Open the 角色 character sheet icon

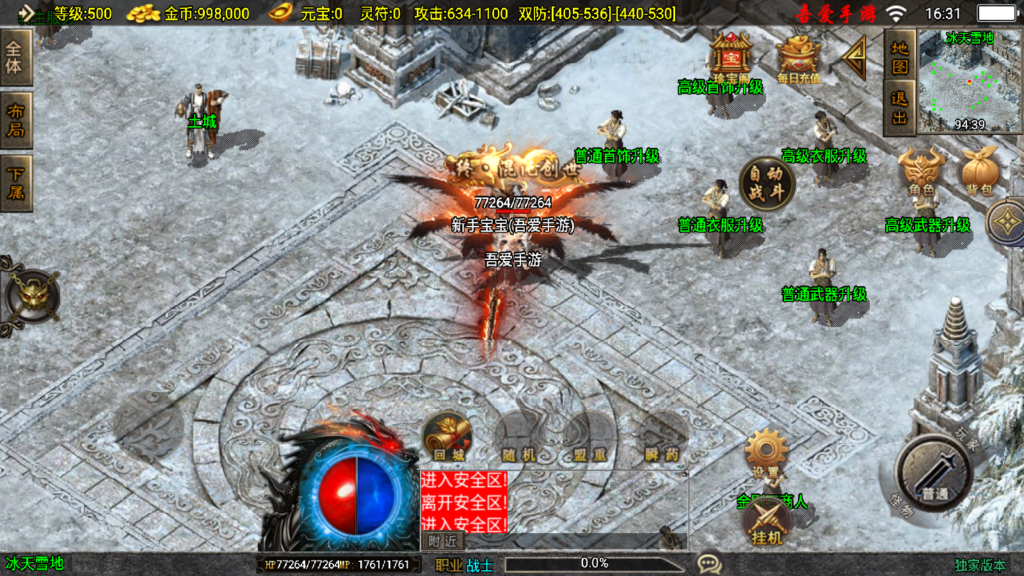(x=921, y=171)
